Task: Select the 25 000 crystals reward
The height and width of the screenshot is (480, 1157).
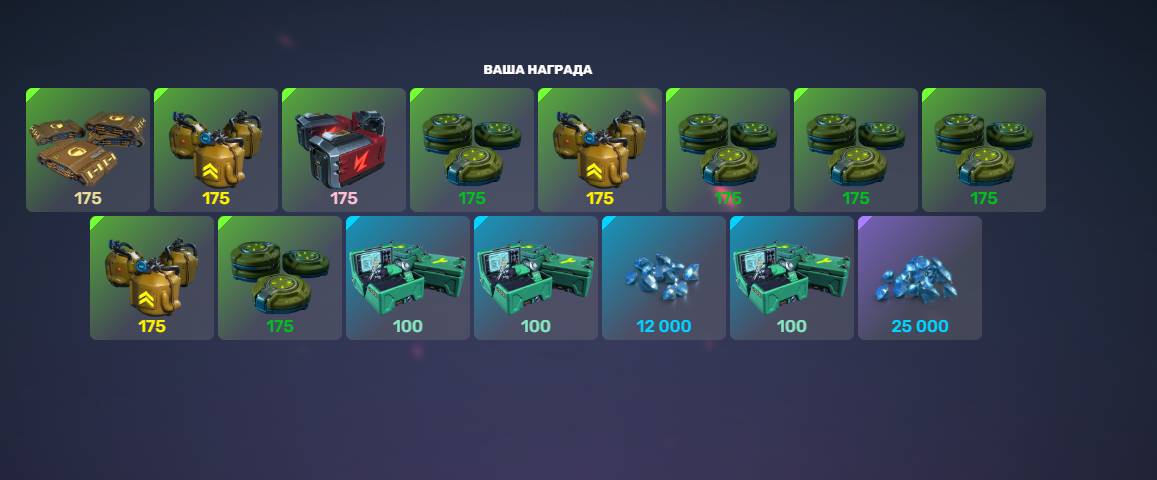Action: click(920, 277)
